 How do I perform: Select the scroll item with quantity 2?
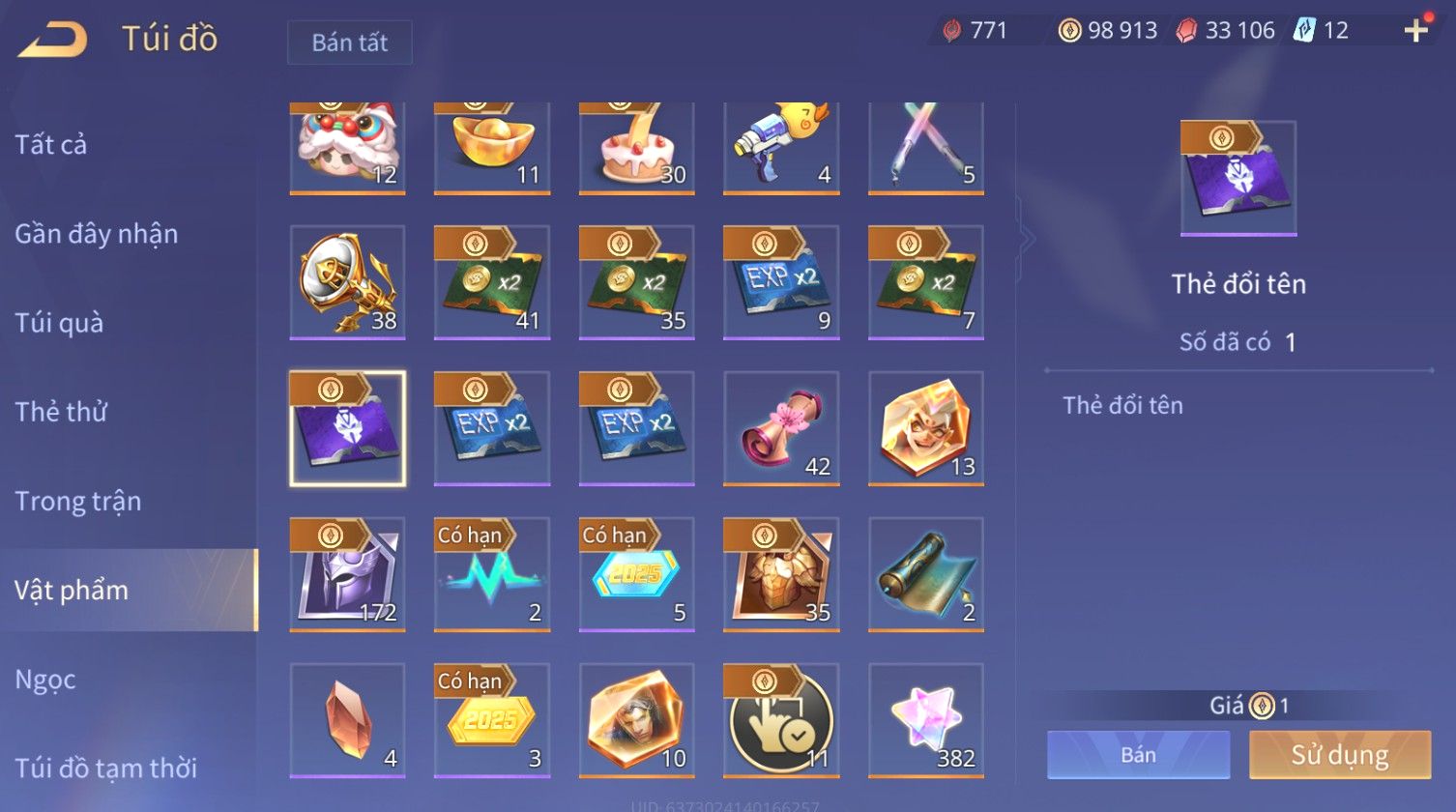click(x=925, y=574)
